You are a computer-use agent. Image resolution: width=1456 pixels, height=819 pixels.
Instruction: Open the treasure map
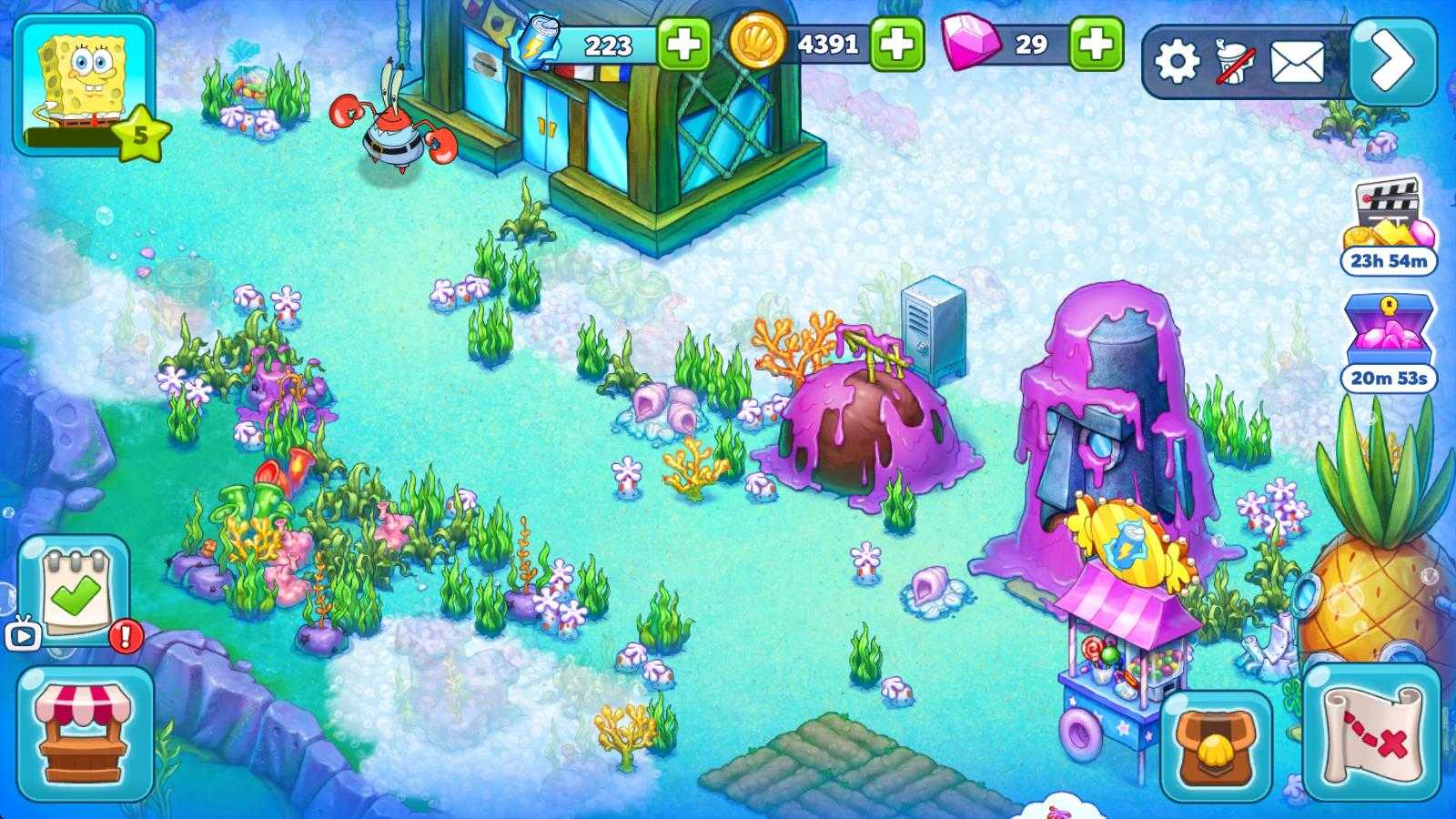coord(1371,733)
